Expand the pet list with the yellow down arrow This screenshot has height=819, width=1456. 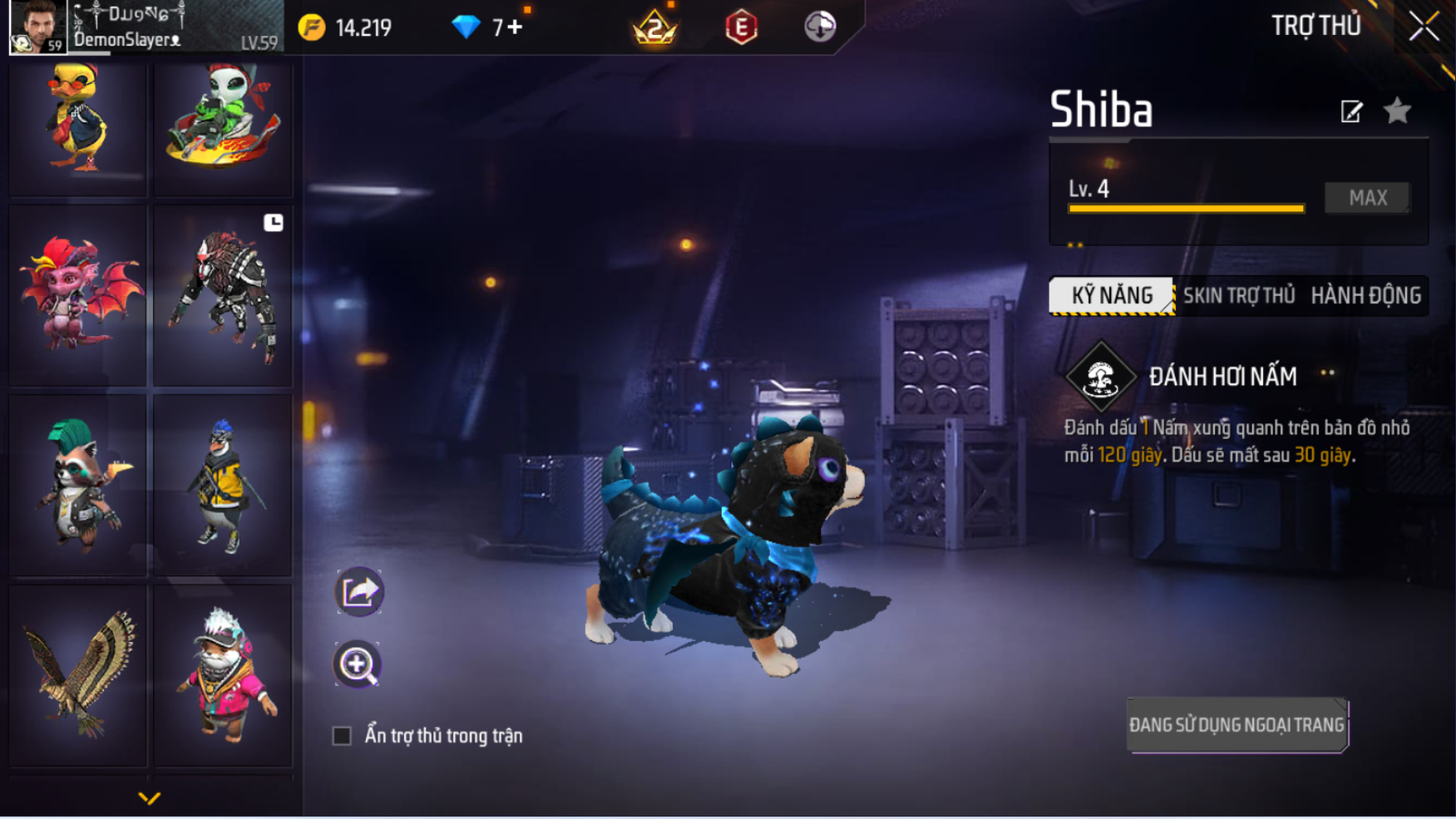[149, 798]
